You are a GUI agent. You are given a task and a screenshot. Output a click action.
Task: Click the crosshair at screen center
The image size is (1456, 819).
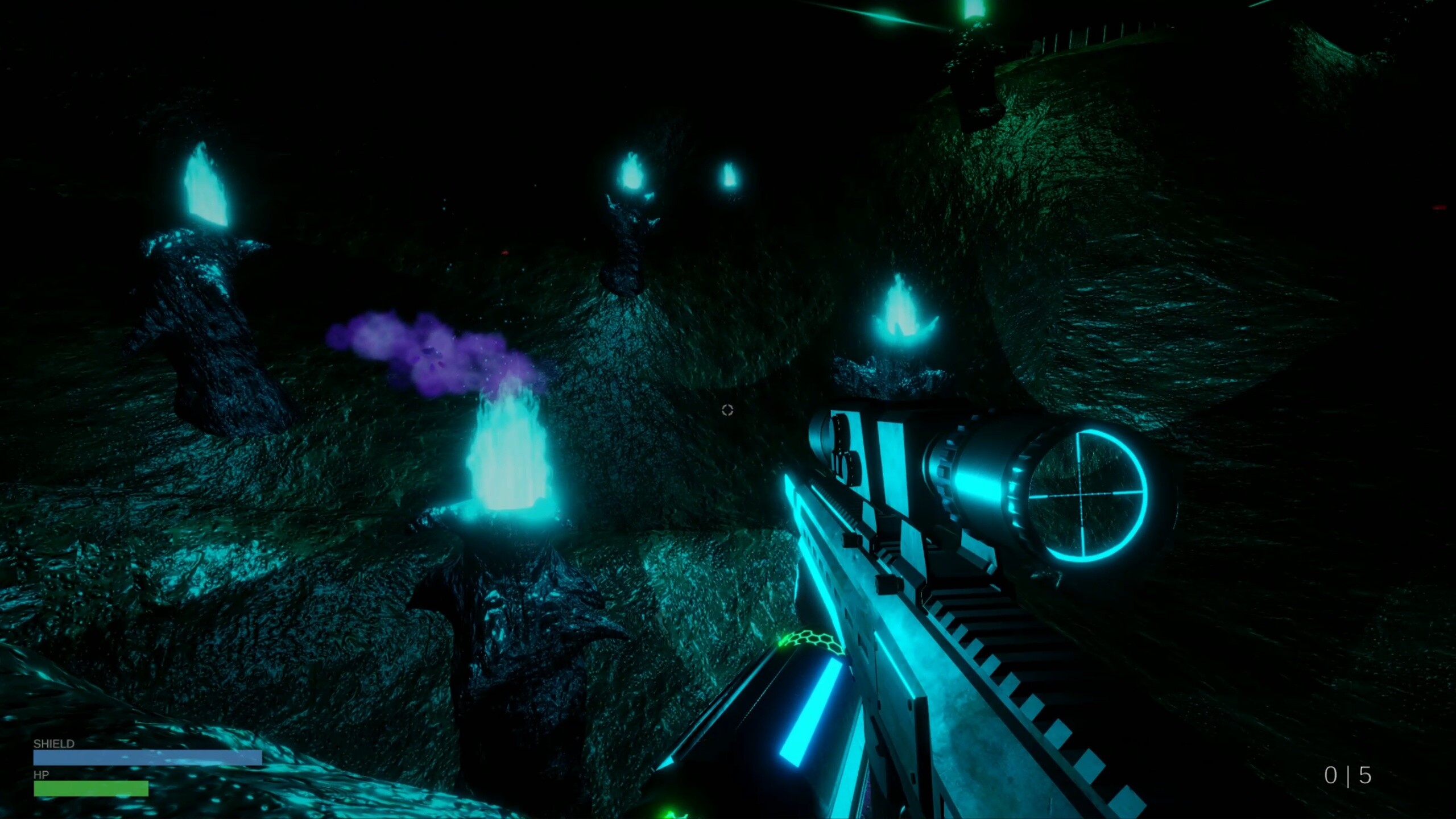coord(727,409)
